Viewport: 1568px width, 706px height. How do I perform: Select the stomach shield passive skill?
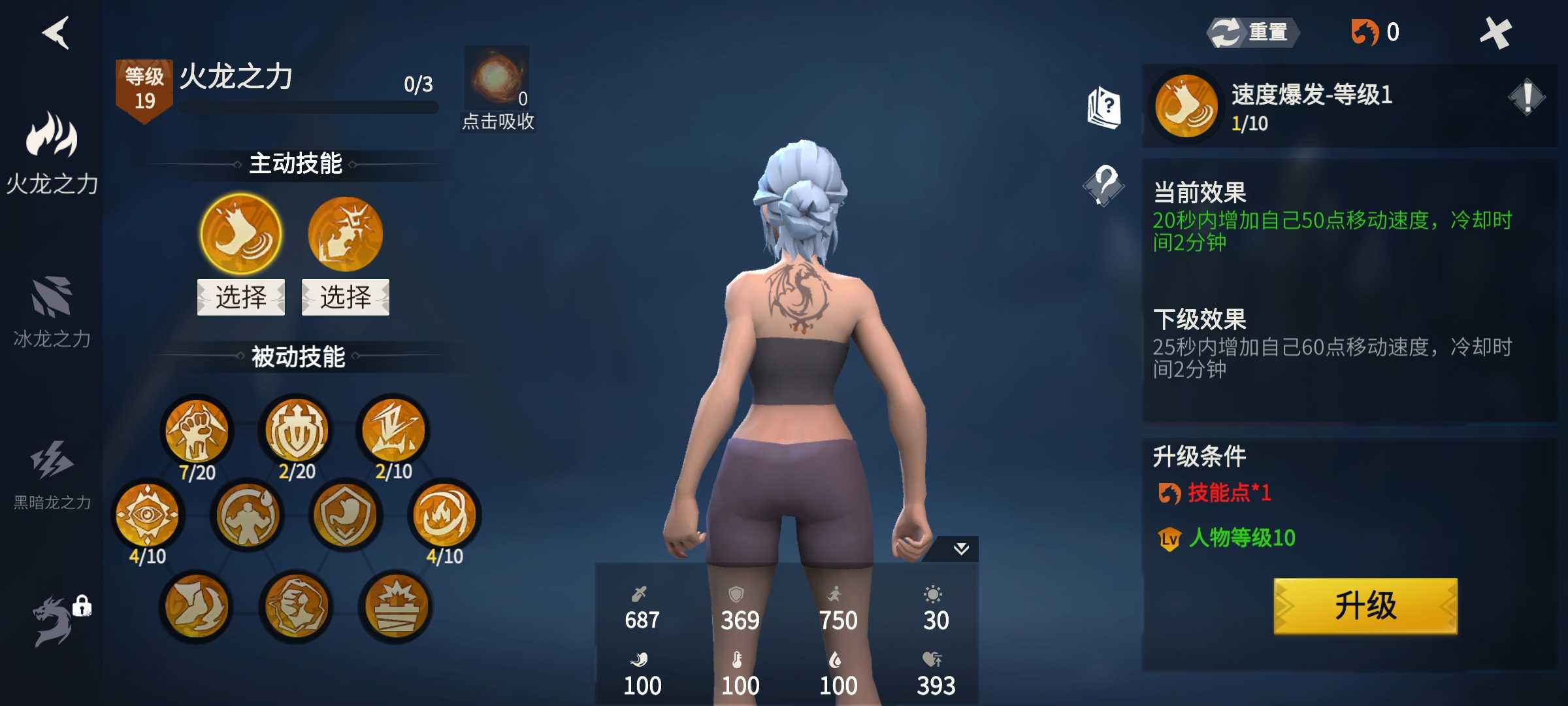[345, 515]
